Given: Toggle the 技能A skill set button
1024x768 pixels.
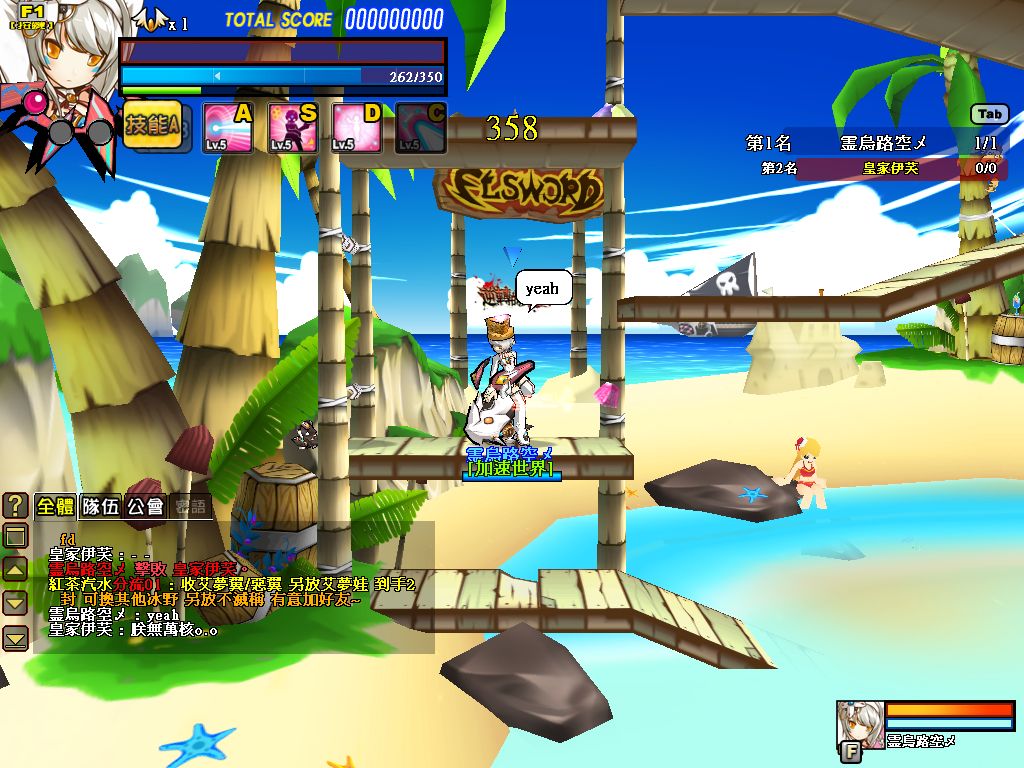Looking at the screenshot, I should coord(152,126).
